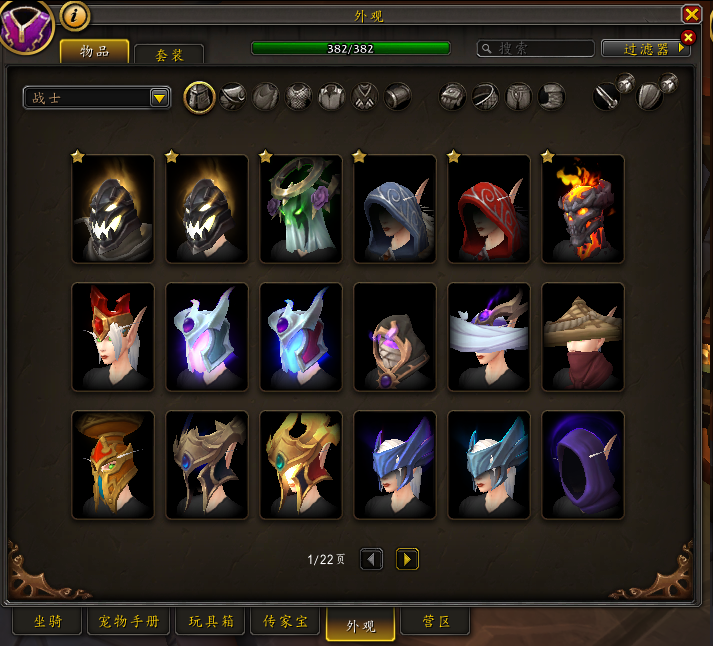Open the 战士 class dropdown
The width and height of the screenshot is (713, 646).
[97, 97]
